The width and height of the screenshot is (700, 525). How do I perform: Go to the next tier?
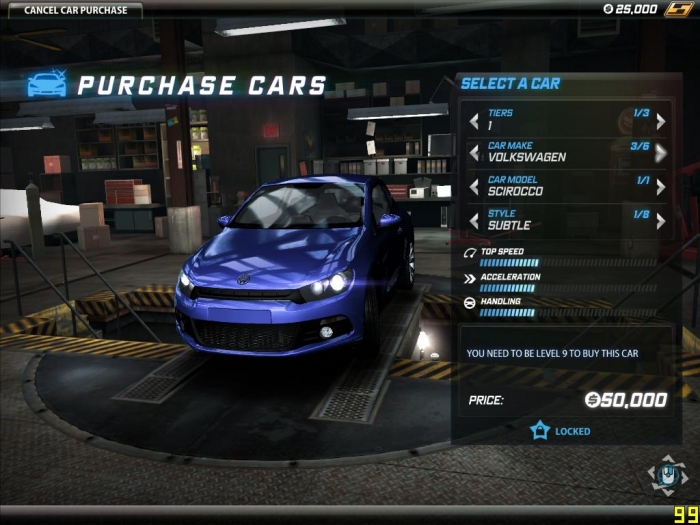point(660,121)
